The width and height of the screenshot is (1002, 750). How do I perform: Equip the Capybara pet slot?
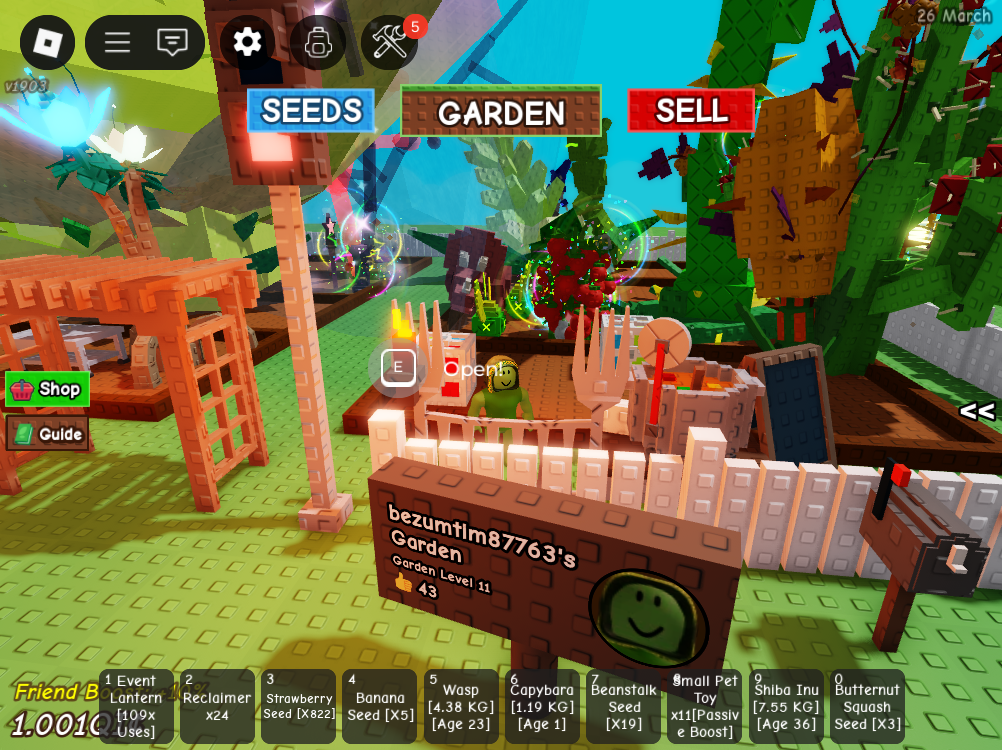click(542, 706)
